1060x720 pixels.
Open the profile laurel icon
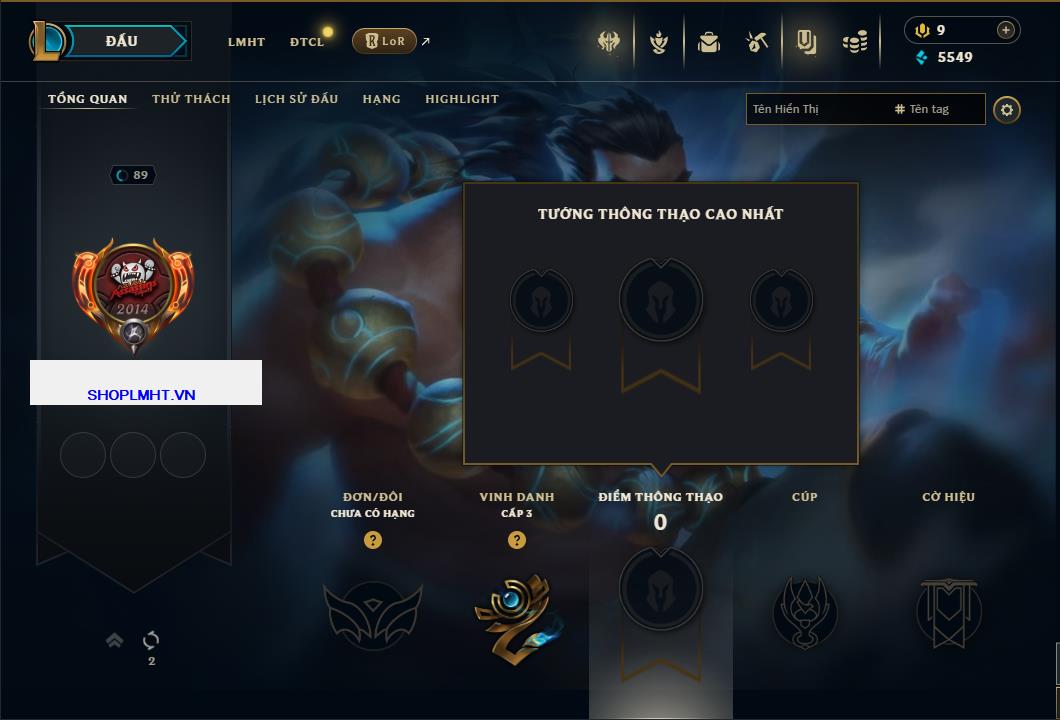659,42
